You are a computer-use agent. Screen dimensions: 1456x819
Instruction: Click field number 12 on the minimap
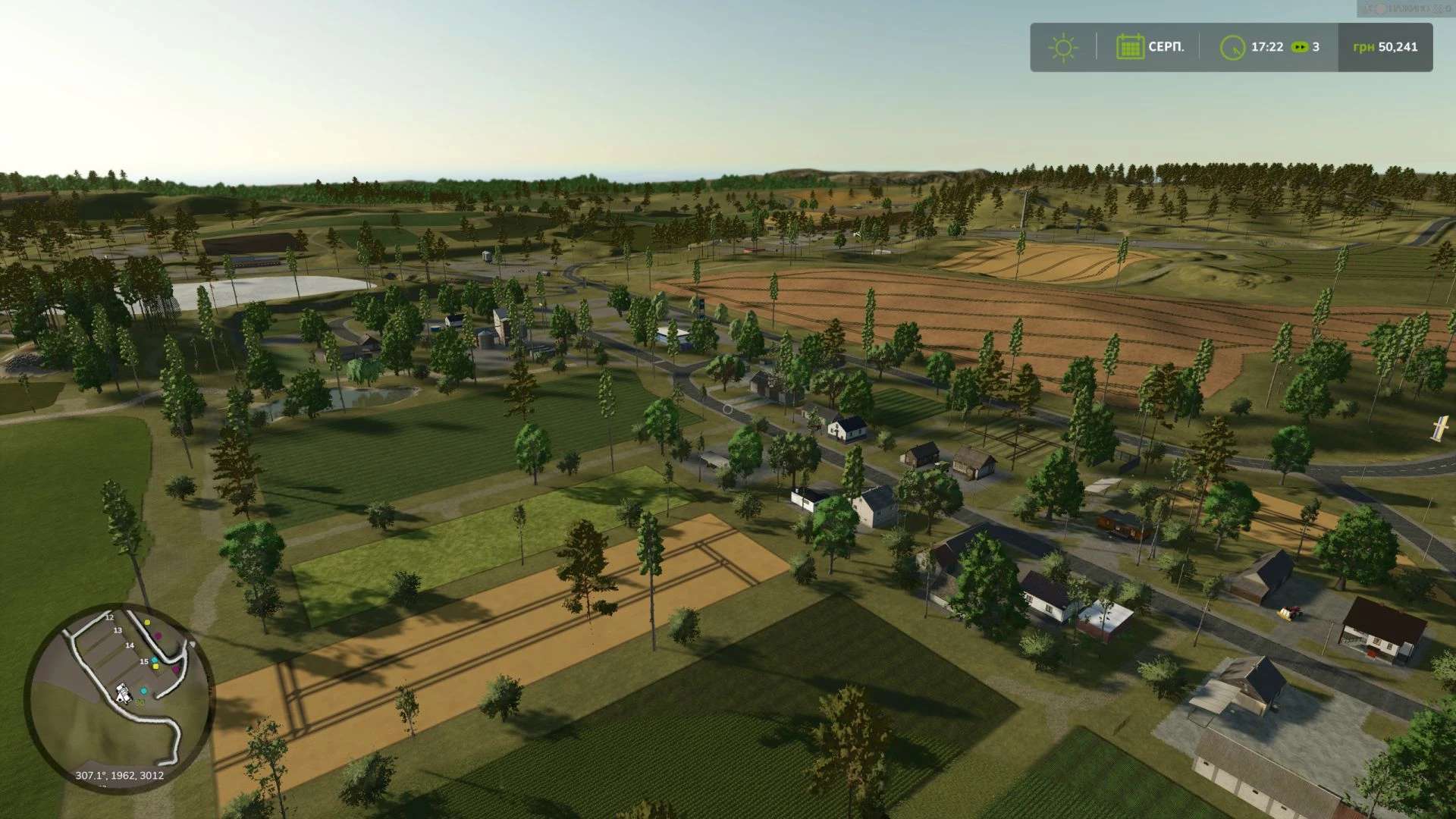point(109,618)
